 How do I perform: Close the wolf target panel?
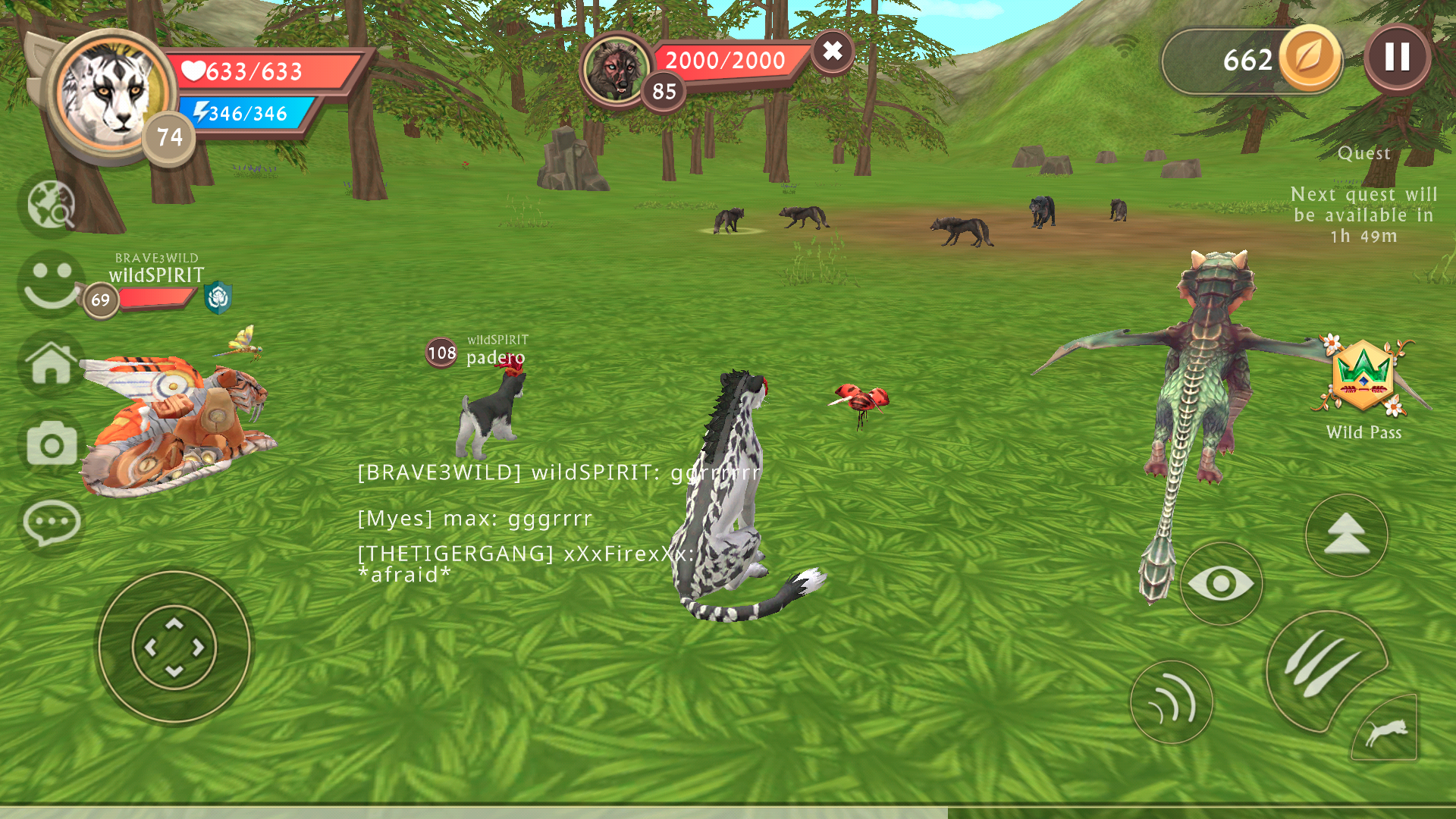832,52
